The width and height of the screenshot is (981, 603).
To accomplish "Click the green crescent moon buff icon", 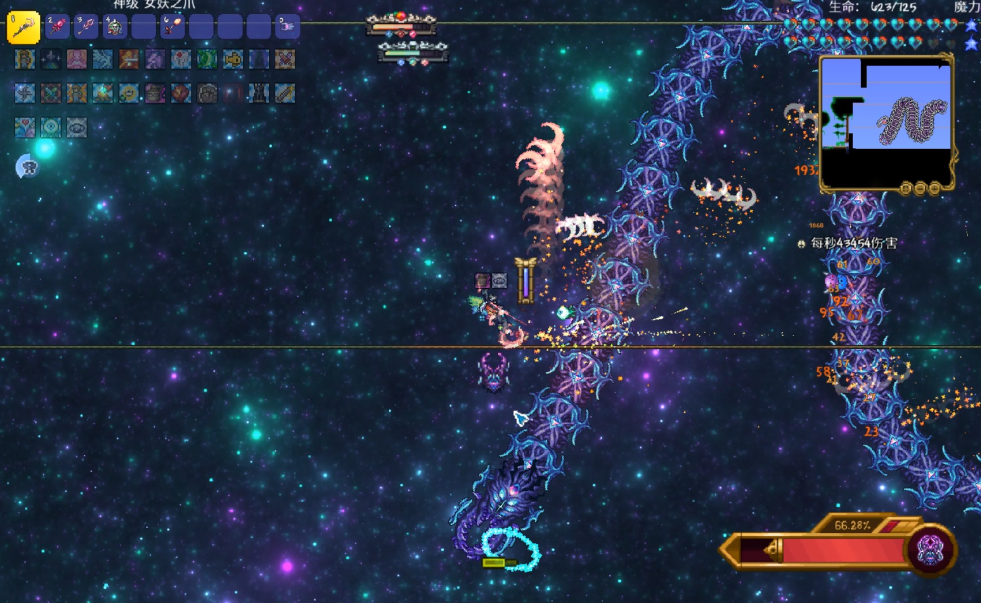I will tap(207, 59).
